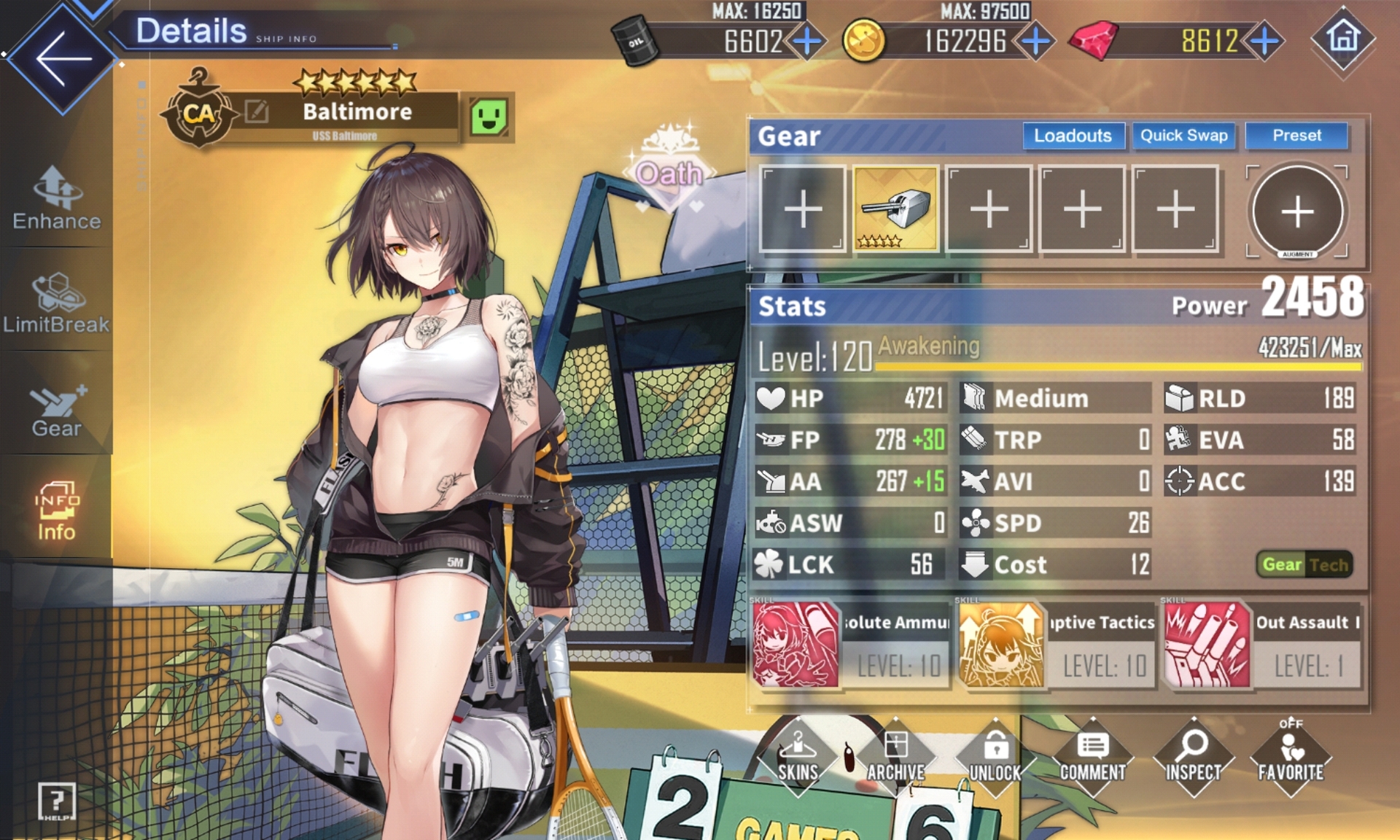The width and height of the screenshot is (1400, 840).
Task: Select the Info side tab
Action: pyautogui.click(x=57, y=512)
